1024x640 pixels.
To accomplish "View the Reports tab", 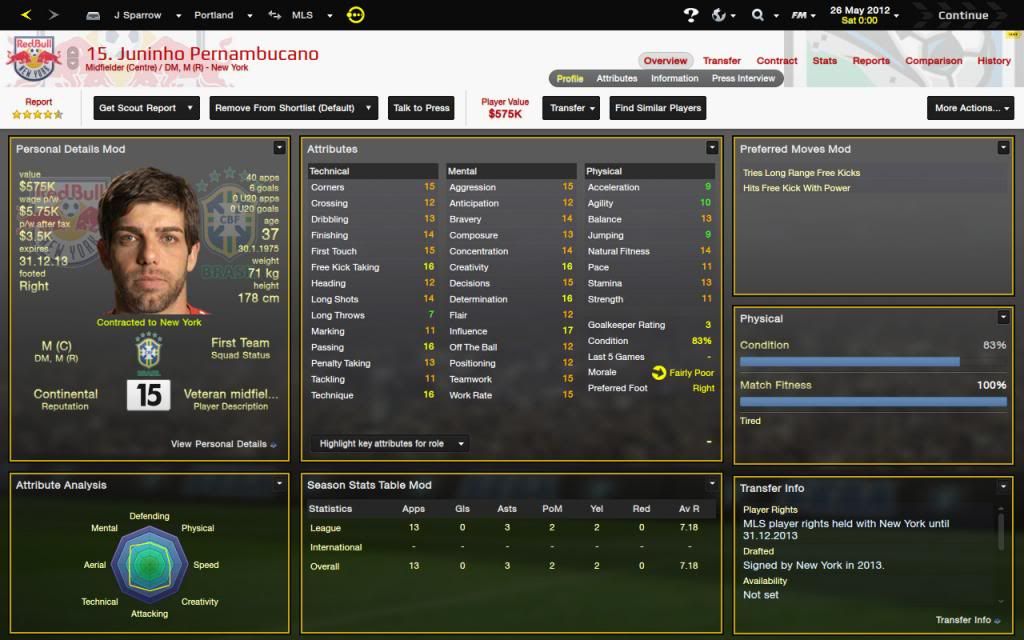I will click(x=870, y=61).
